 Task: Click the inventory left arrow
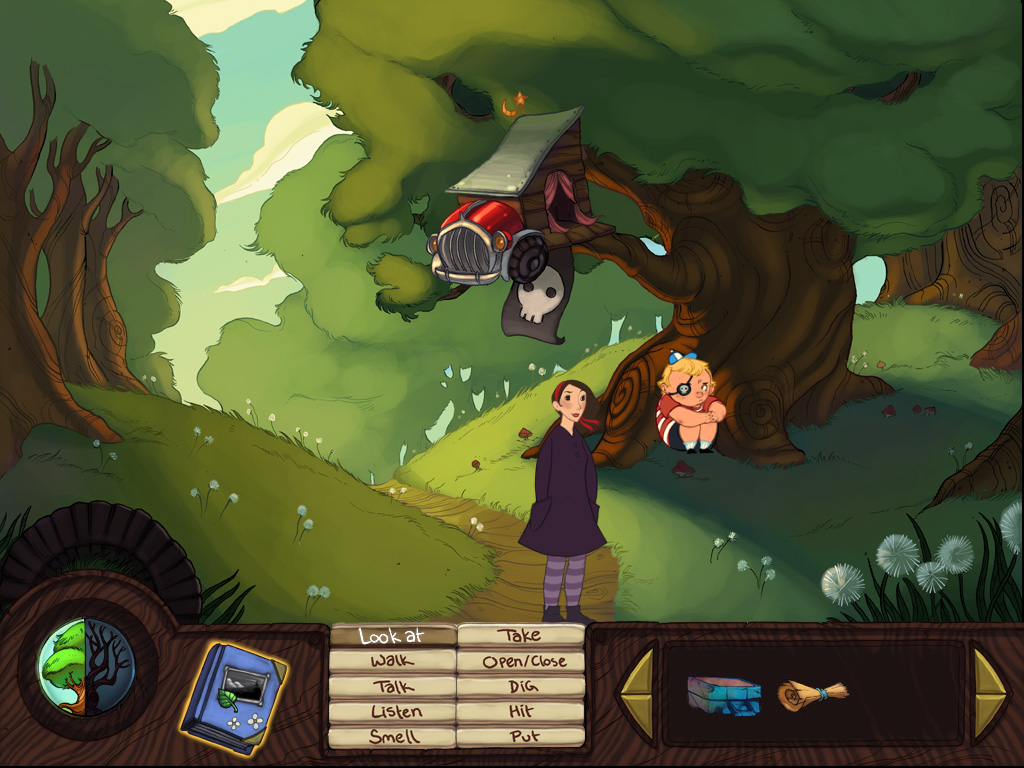click(x=638, y=689)
